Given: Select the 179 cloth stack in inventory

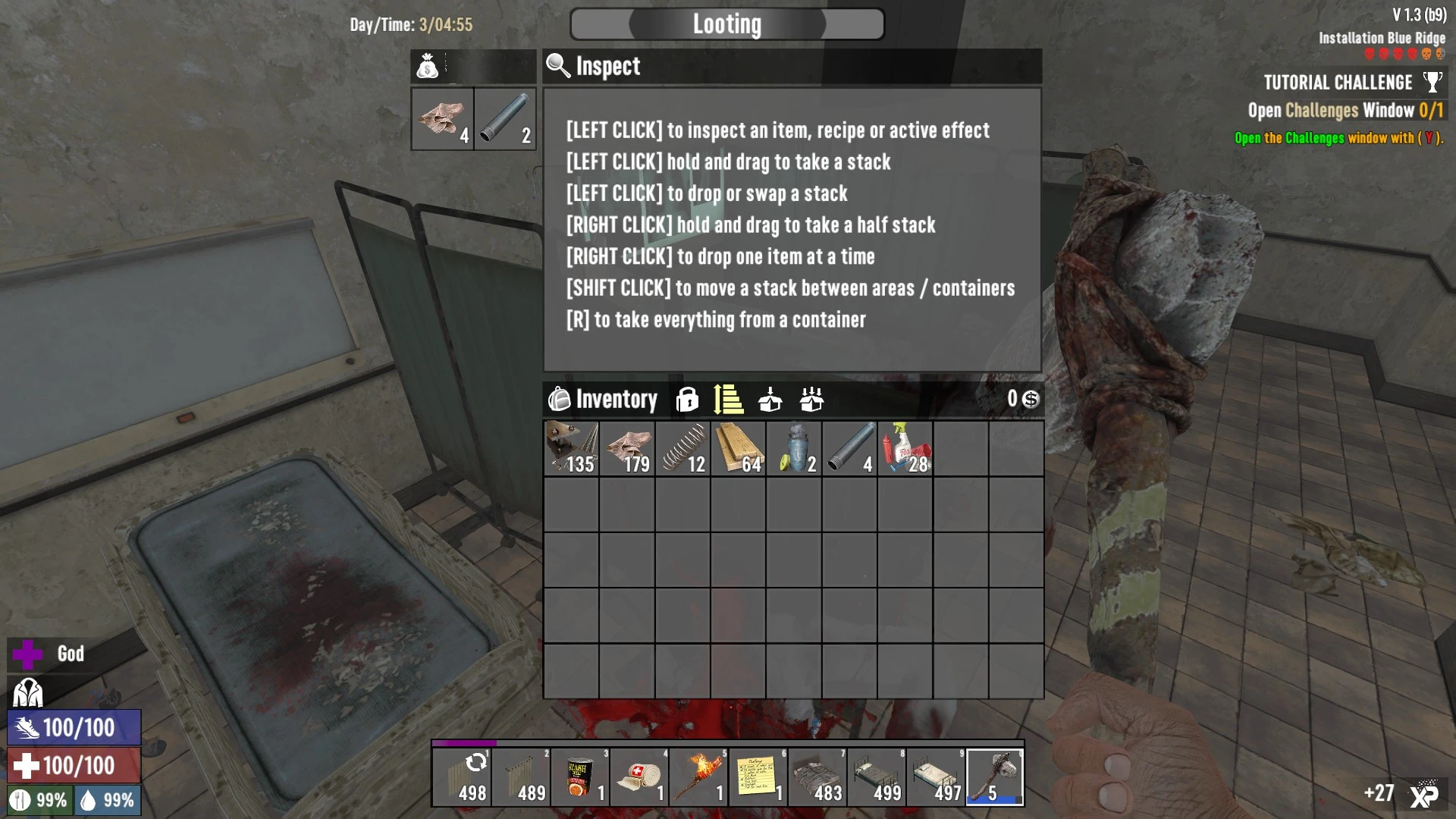Looking at the screenshot, I should click(627, 449).
